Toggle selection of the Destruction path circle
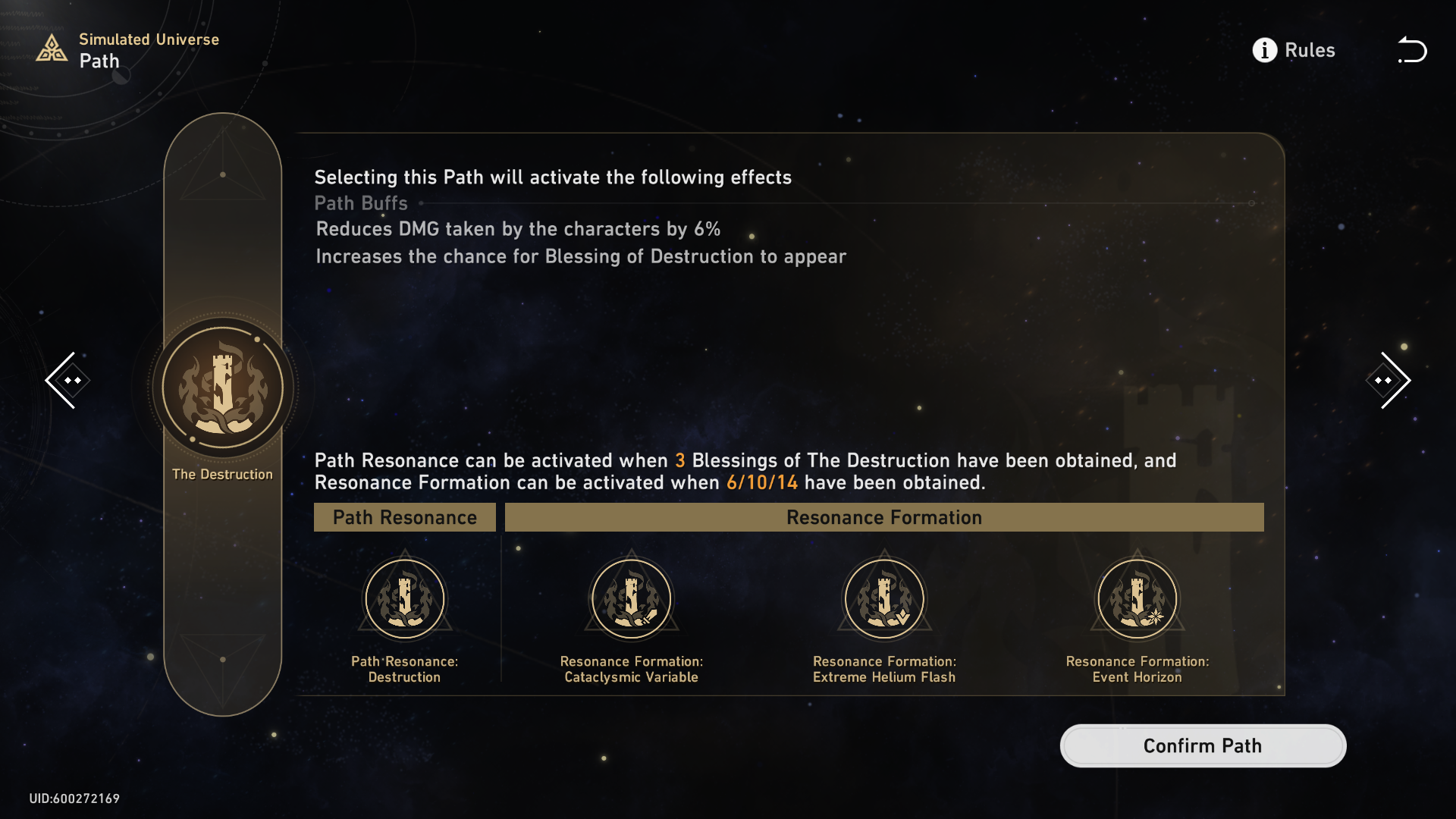1456x819 pixels. pyautogui.click(x=222, y=387)
